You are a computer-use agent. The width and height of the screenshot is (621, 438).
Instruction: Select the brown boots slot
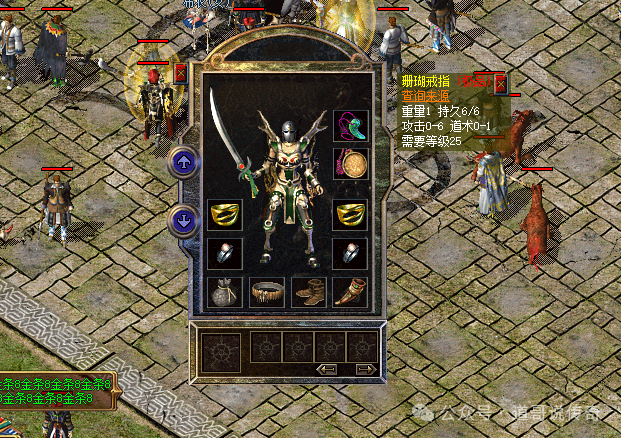coord(308,292)
